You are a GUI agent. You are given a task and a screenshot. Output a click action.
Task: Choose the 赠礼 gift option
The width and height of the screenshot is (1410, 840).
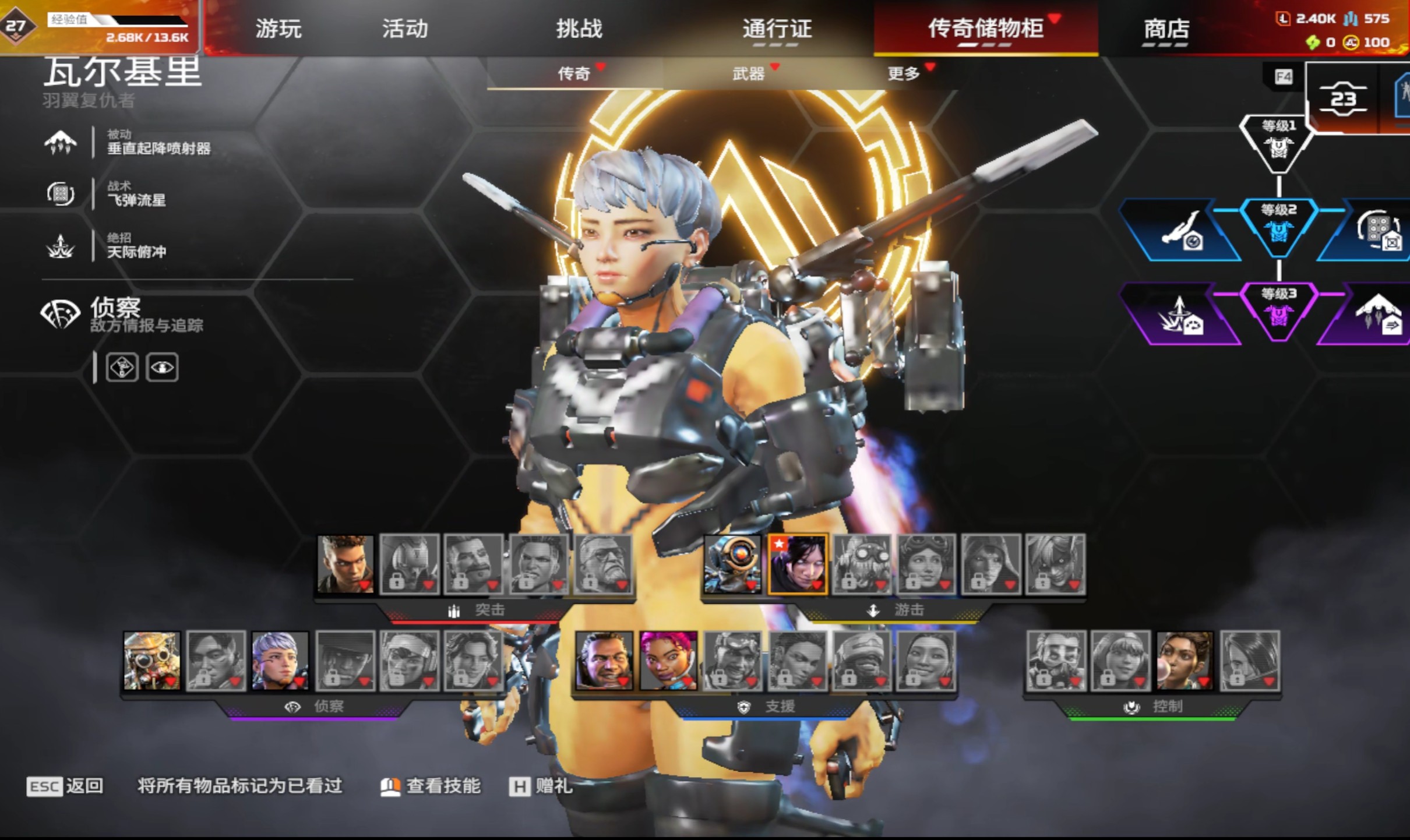click(x=541, y=786)
